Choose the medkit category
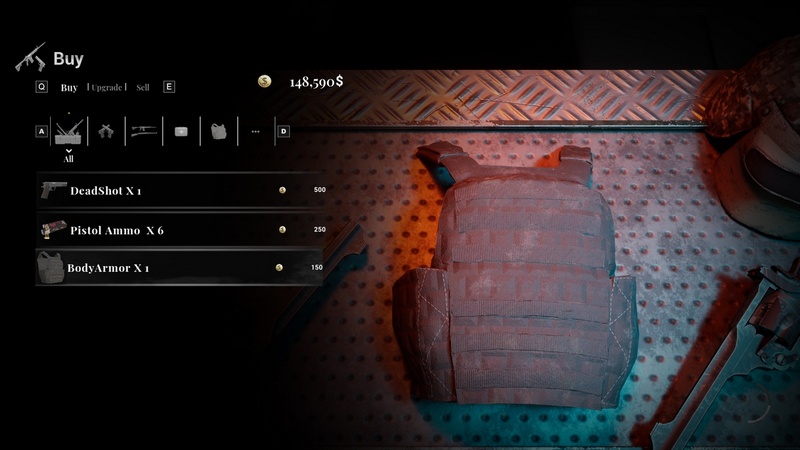Screen dimensions: 800x450 tap(181, 131)
